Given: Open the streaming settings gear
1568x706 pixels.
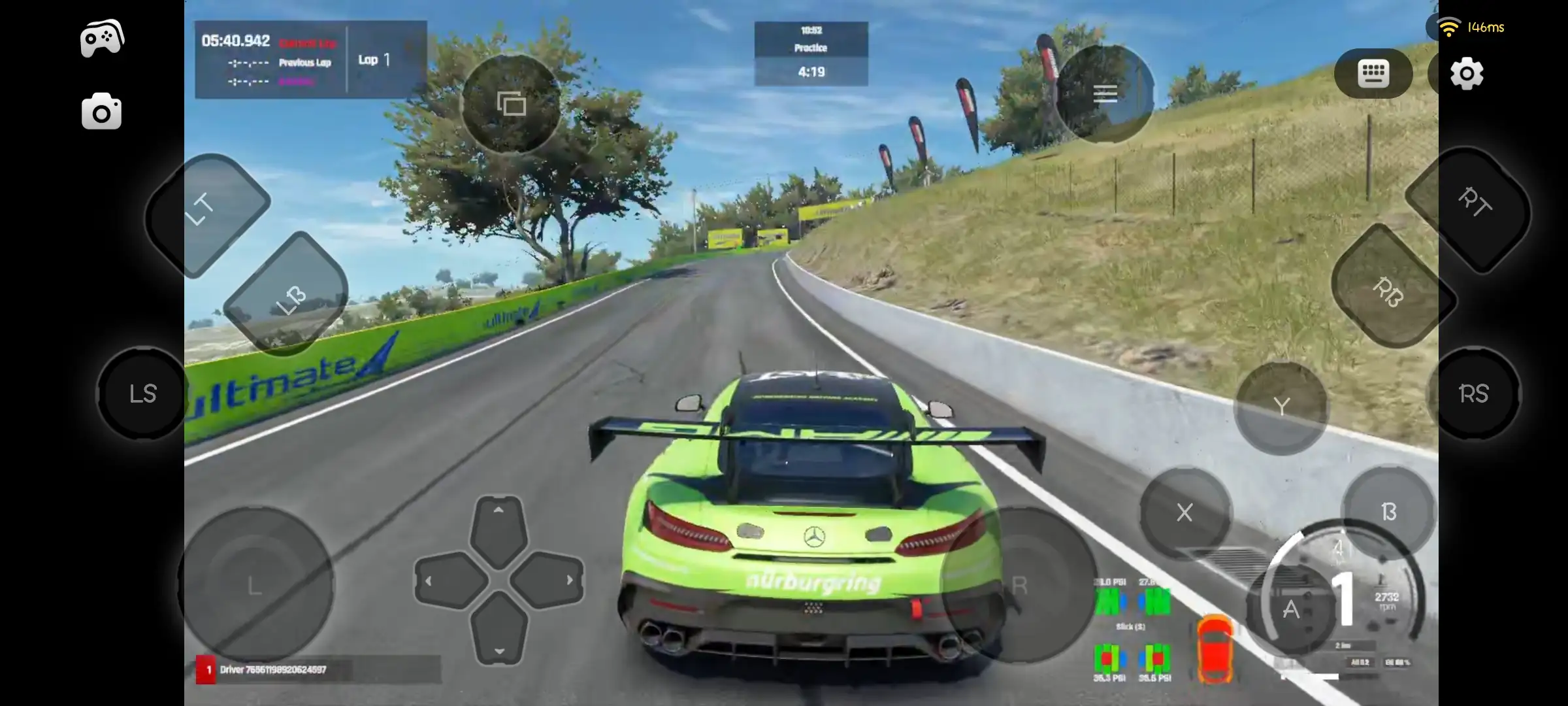Looking at the screenshot, I should [x=1467, y=73].
